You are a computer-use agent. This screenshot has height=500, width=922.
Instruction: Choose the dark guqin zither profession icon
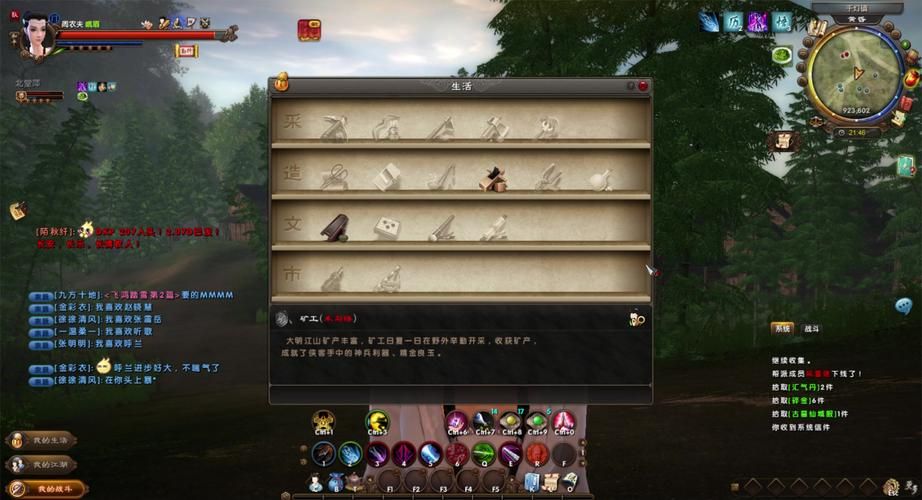[334, 228]
